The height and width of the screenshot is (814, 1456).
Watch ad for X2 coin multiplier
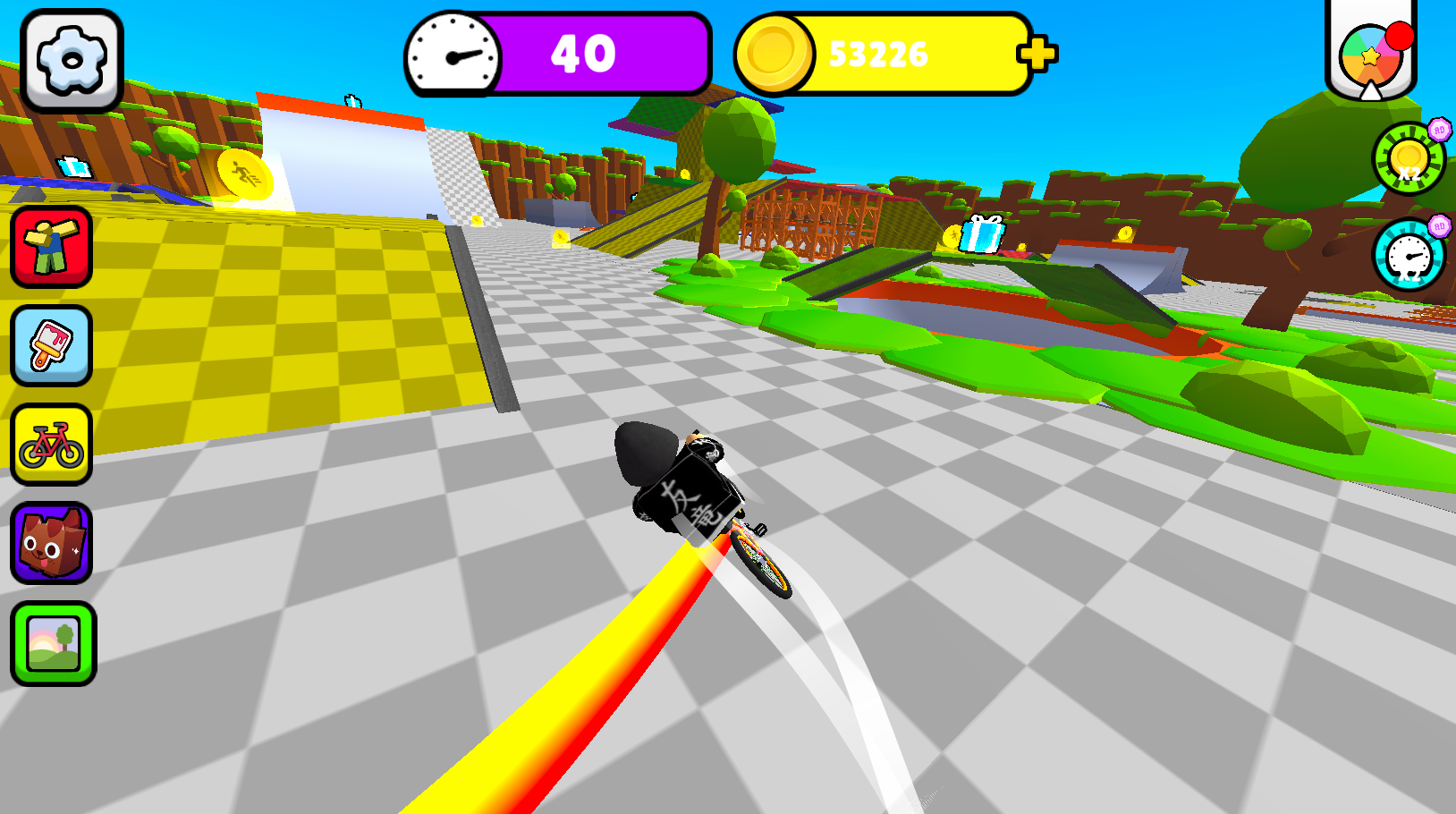(x=1407, y=159)
